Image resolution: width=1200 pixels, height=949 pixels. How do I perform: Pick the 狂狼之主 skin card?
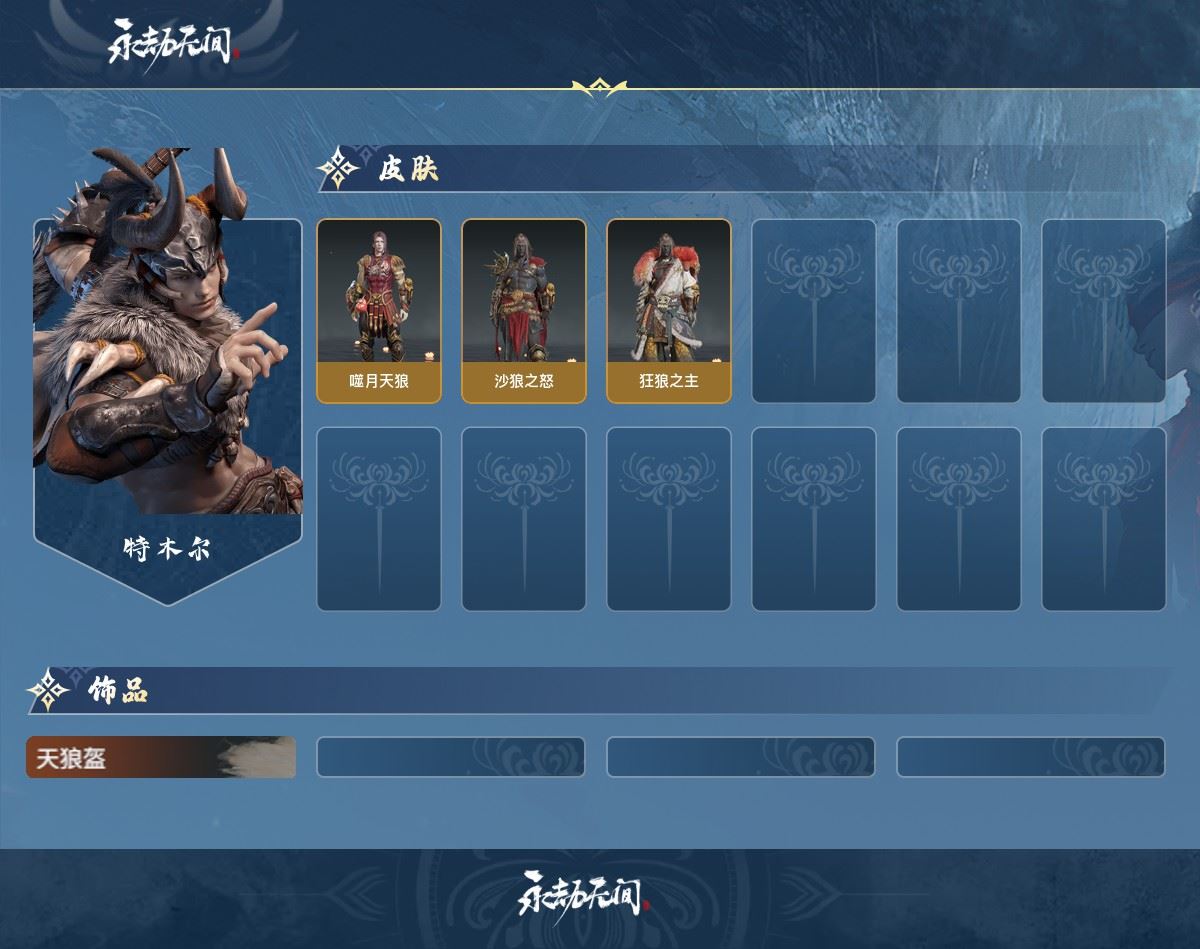click(669, 311)
